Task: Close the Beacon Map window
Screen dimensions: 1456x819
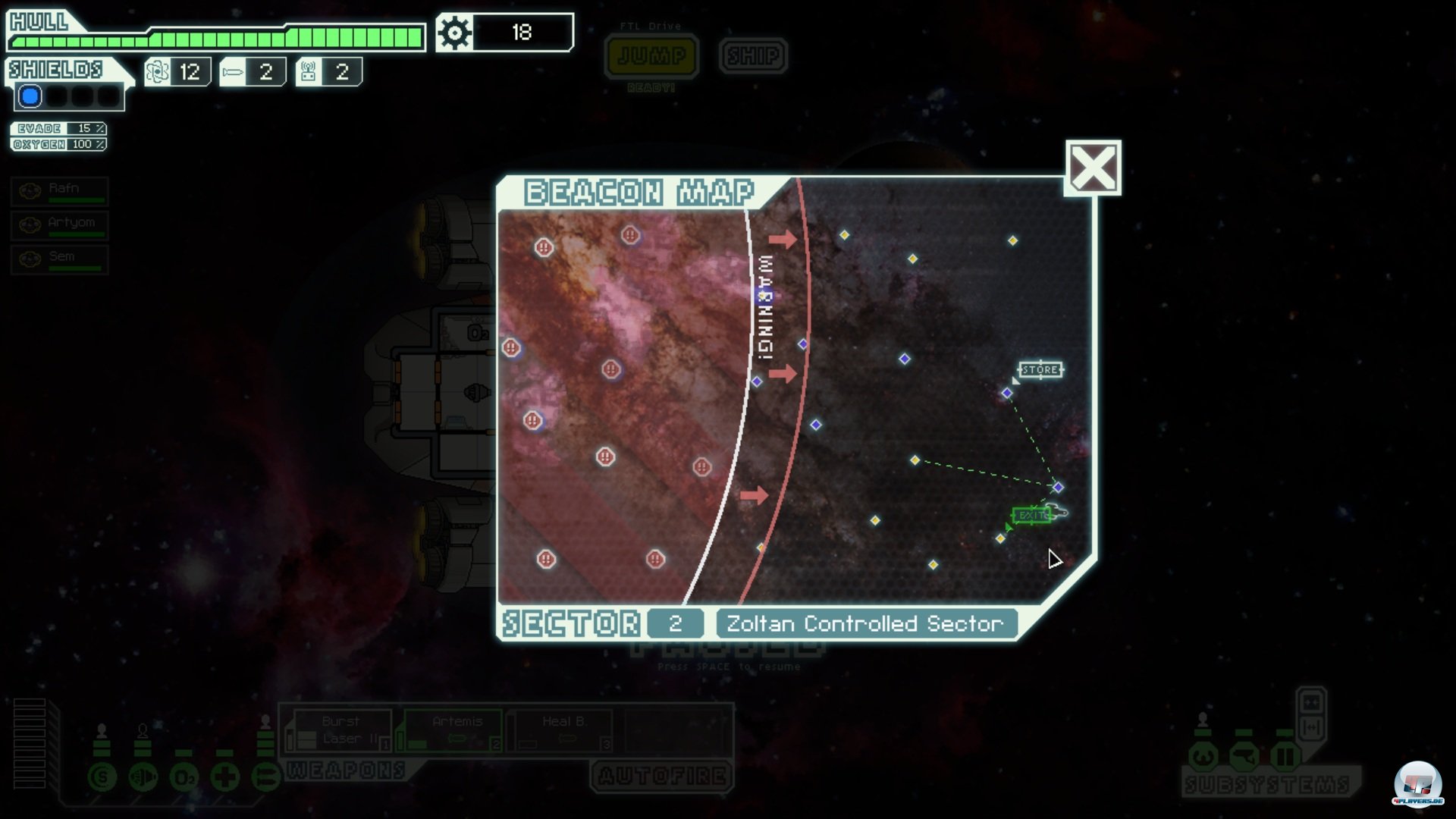Action: 1093,168
